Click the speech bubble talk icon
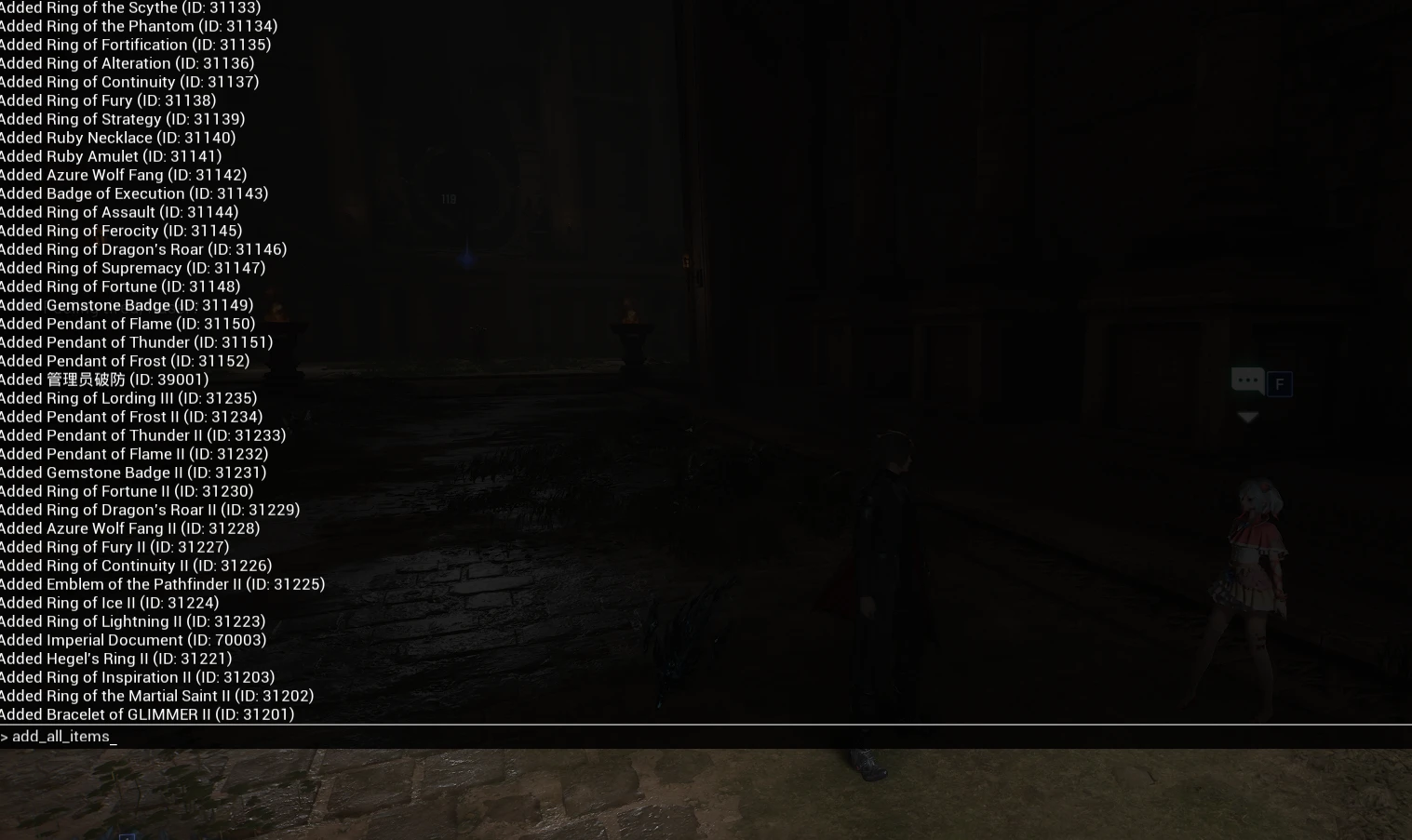 (1247, 380)
